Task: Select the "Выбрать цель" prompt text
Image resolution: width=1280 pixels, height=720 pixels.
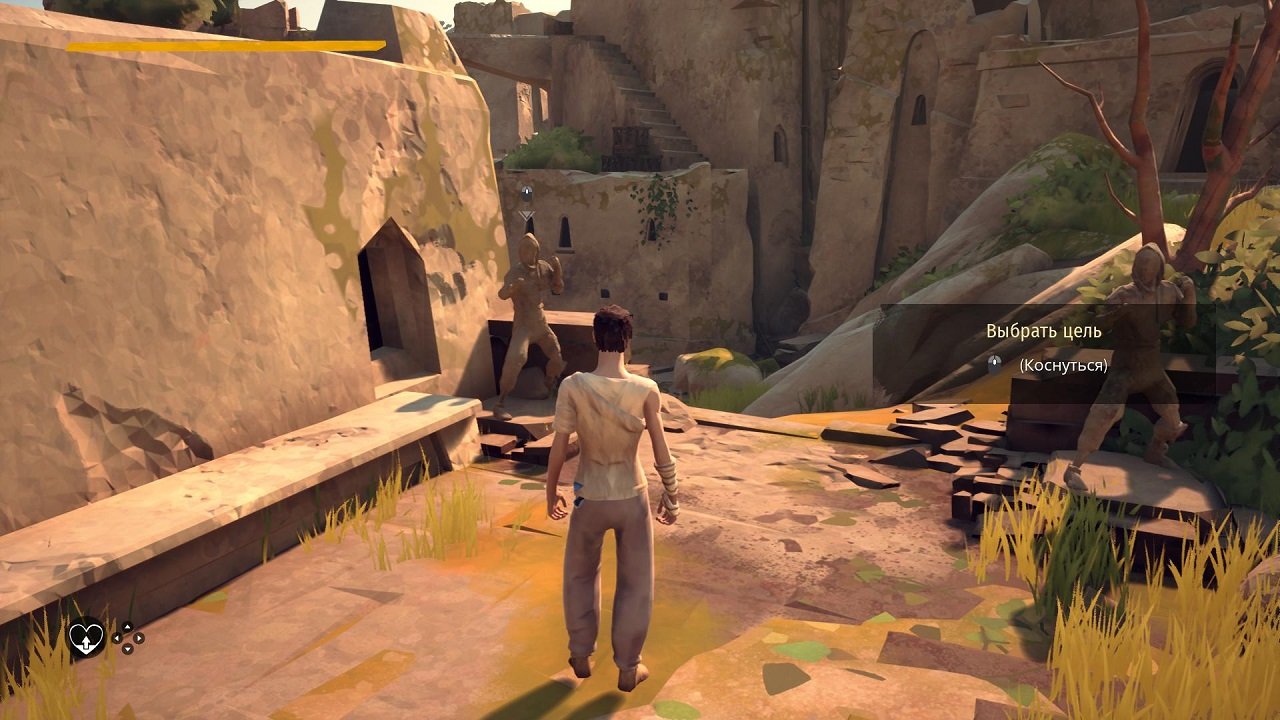Action: (1042, 331)
